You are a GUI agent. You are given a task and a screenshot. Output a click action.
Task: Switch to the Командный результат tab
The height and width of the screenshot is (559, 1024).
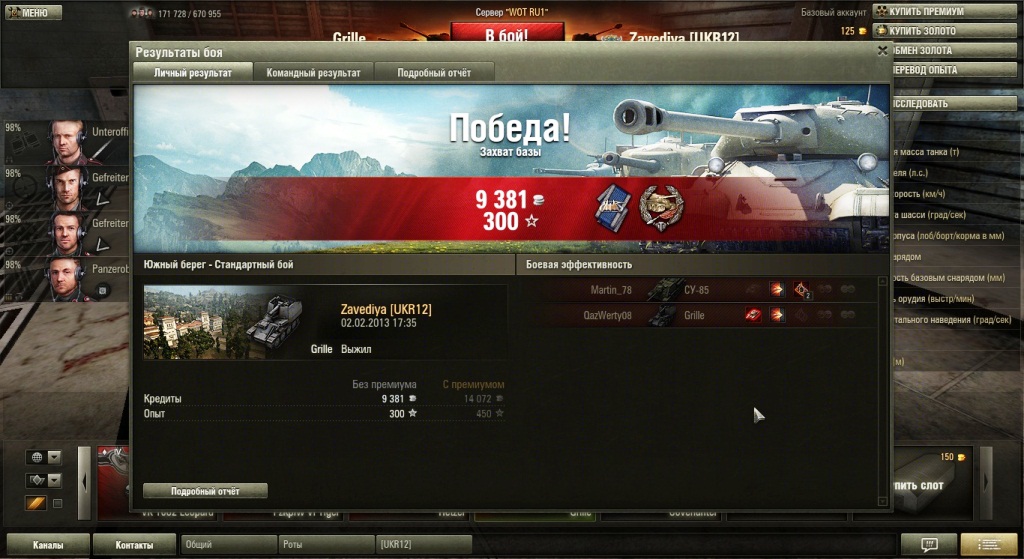pos(313,72)
